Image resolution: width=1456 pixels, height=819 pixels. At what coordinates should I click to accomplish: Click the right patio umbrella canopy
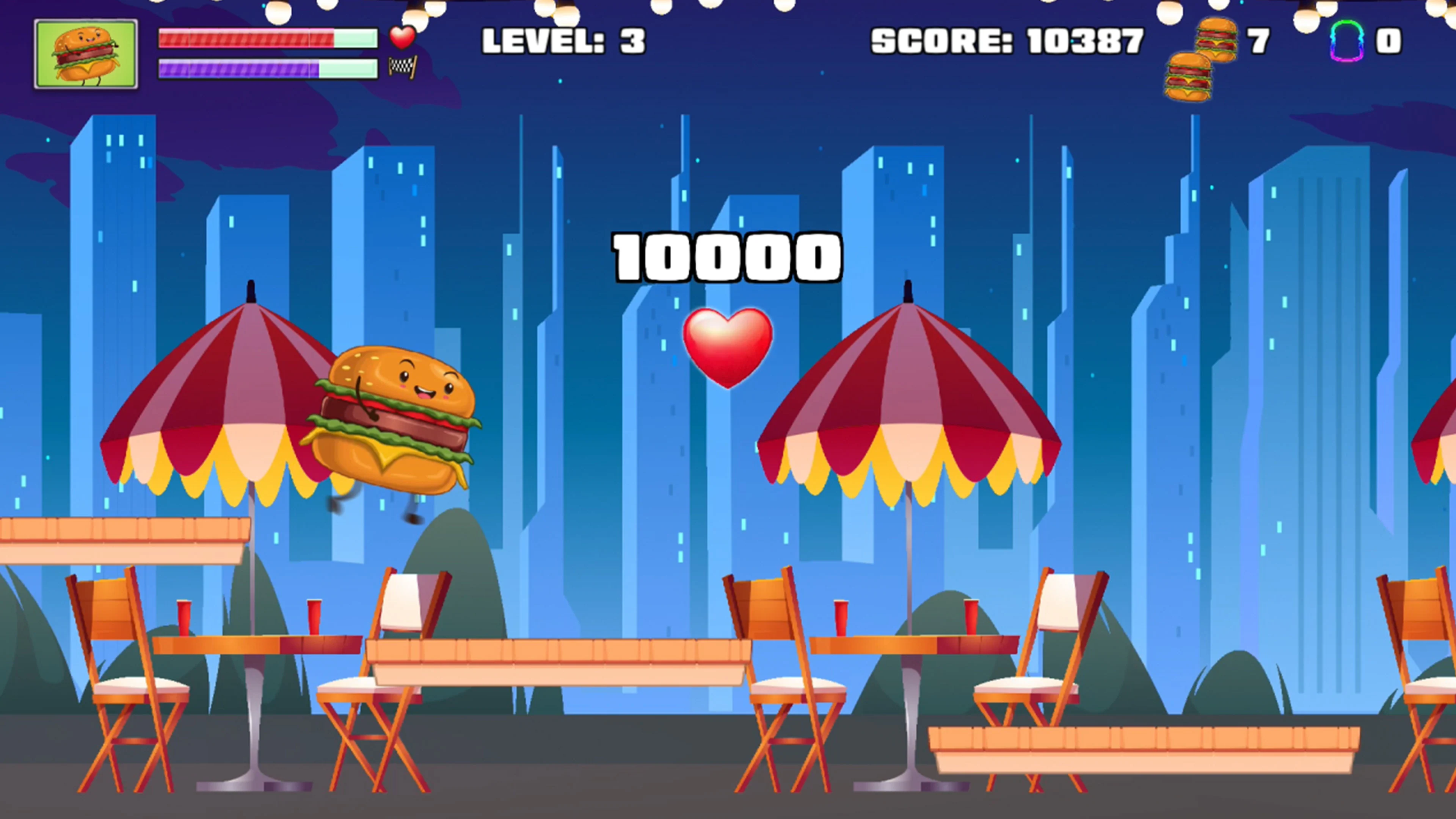click(910, 395)
